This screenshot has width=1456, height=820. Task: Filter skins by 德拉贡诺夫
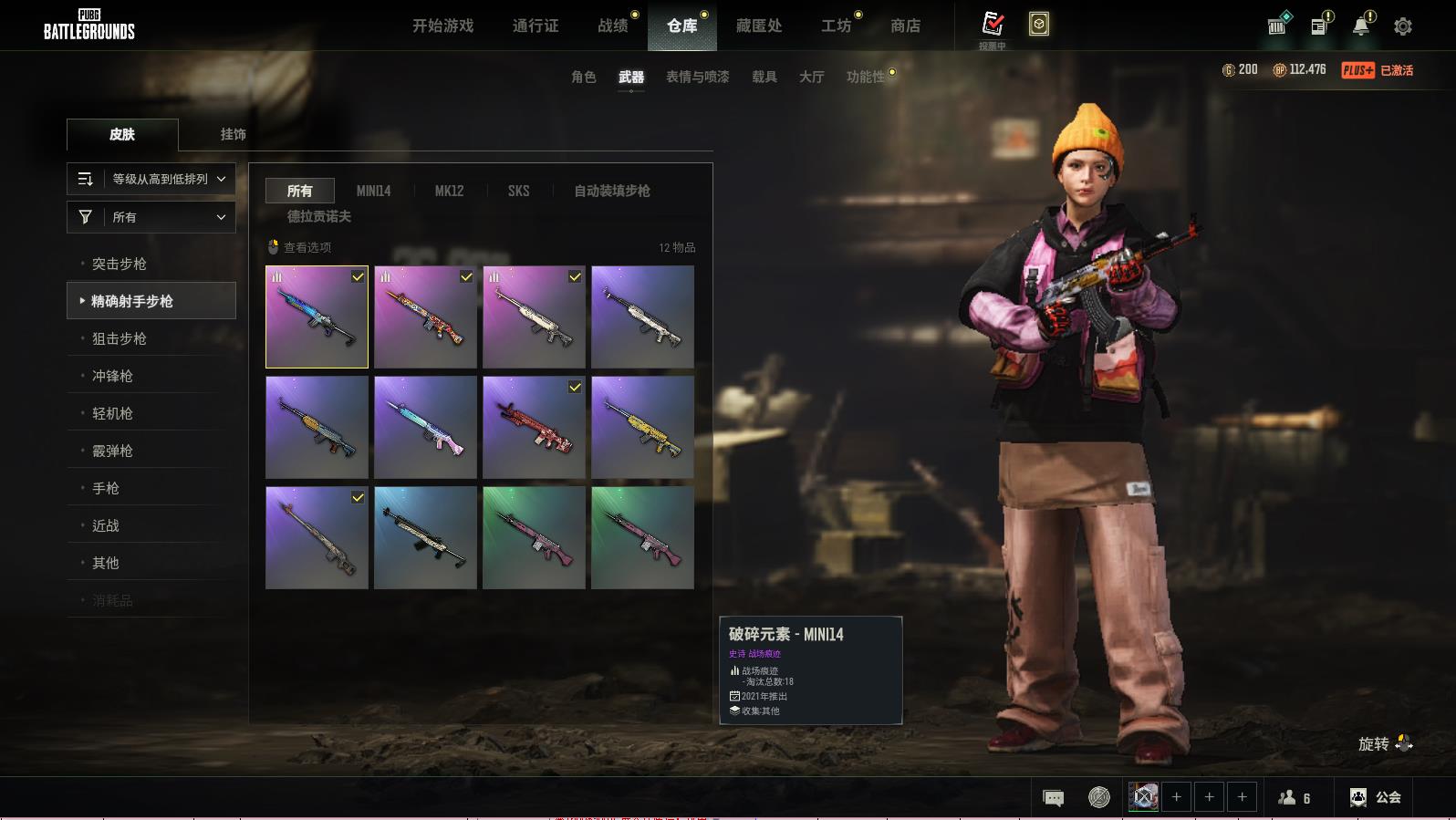pos(318,216)
